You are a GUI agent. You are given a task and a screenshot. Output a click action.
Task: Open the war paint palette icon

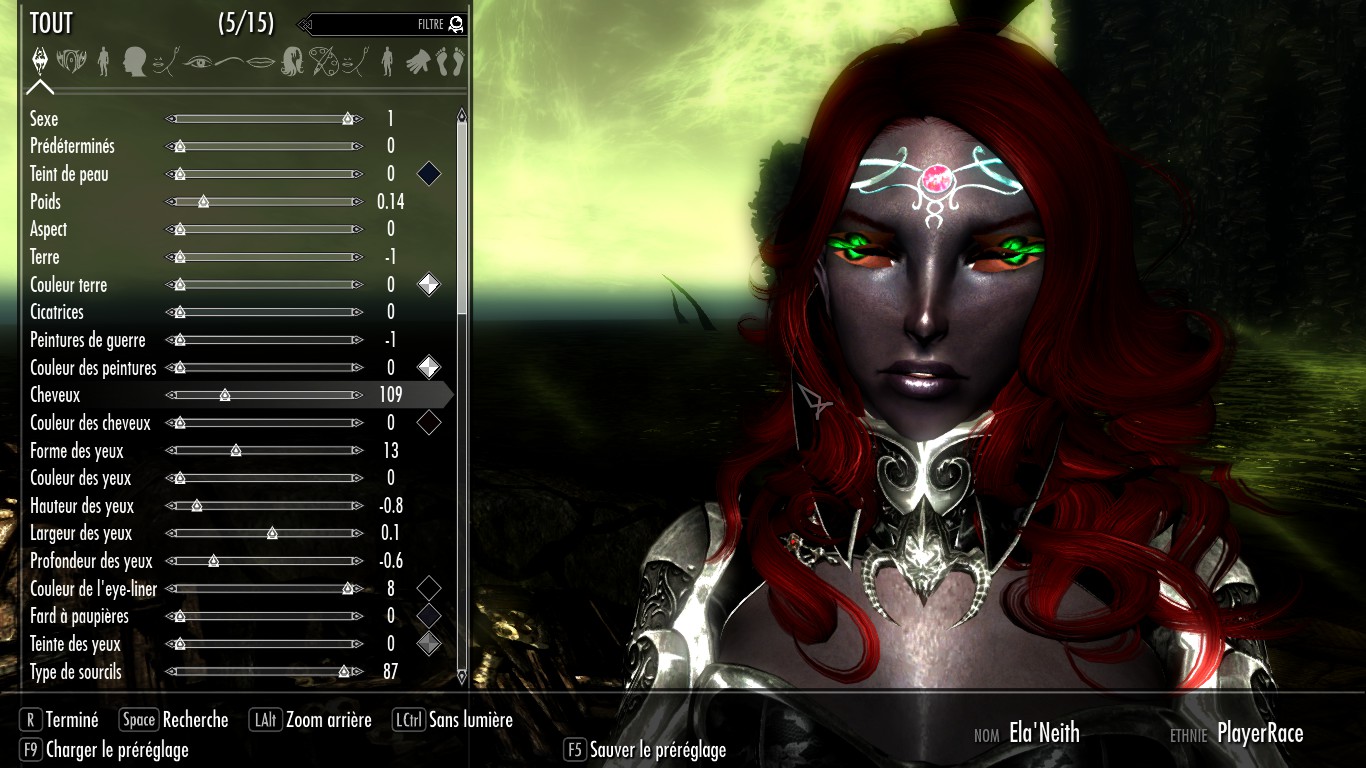click(x=323, y=62)
